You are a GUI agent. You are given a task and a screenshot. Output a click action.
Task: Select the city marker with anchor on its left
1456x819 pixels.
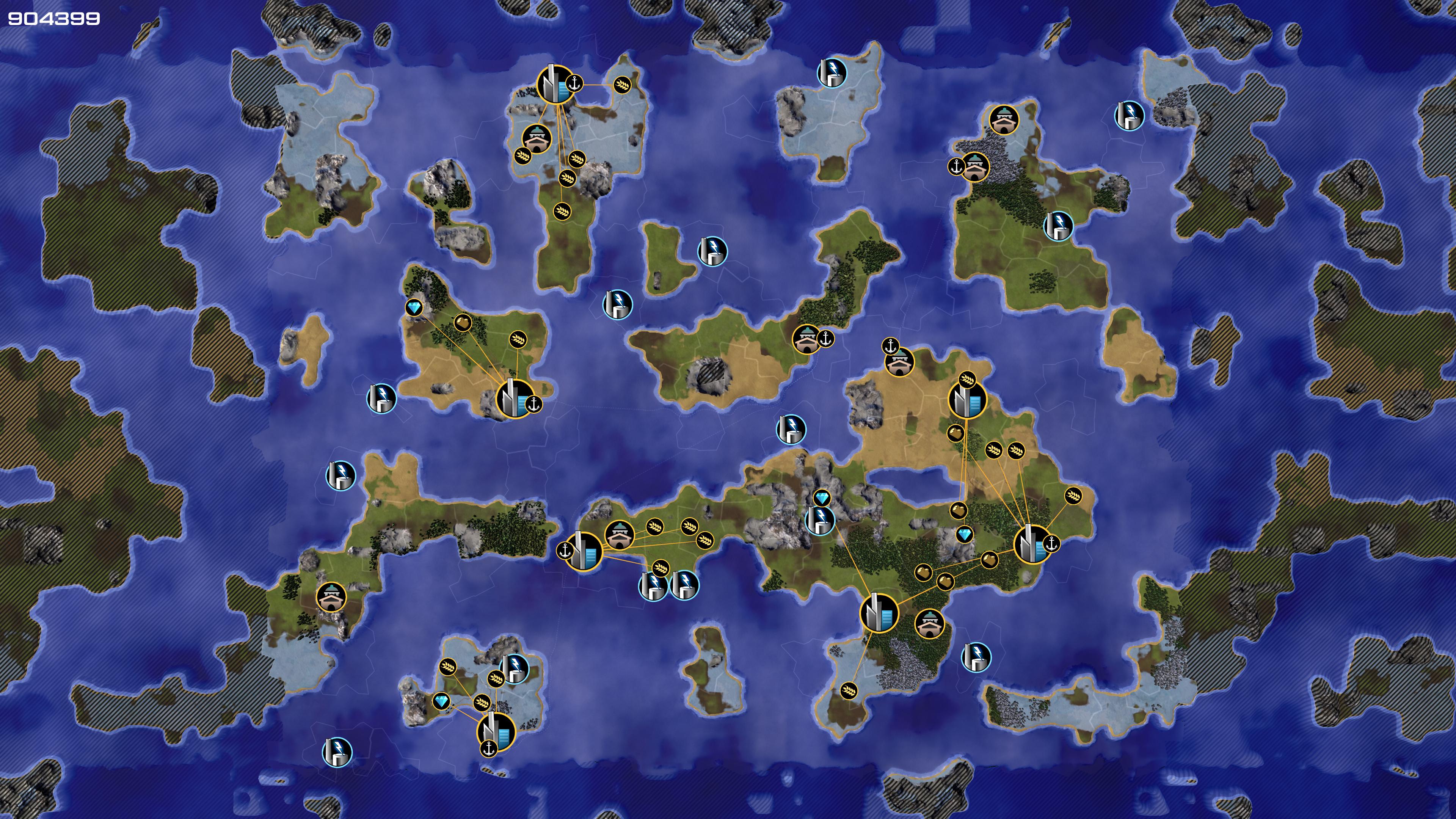pyautogui.click(x=582, y=551)
